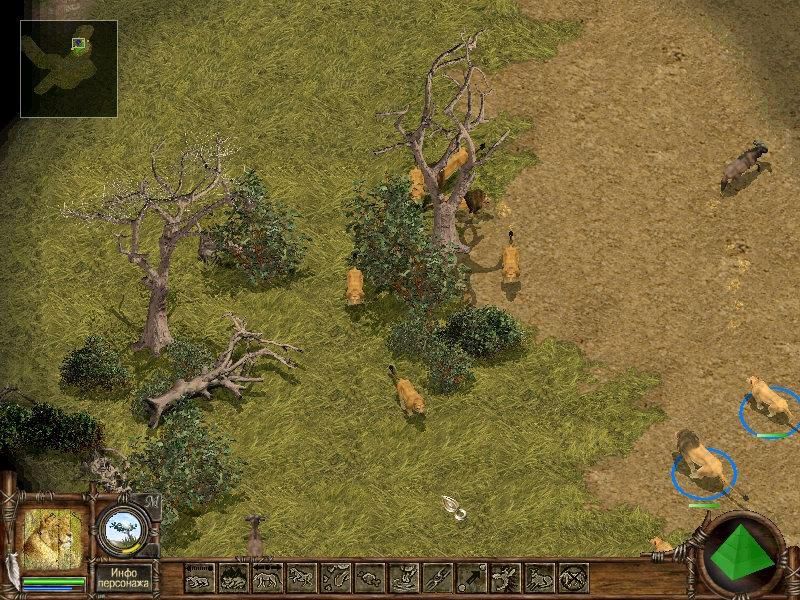
Task: Open the Инфо персонажа panel
Action: [x=124, y=576]
